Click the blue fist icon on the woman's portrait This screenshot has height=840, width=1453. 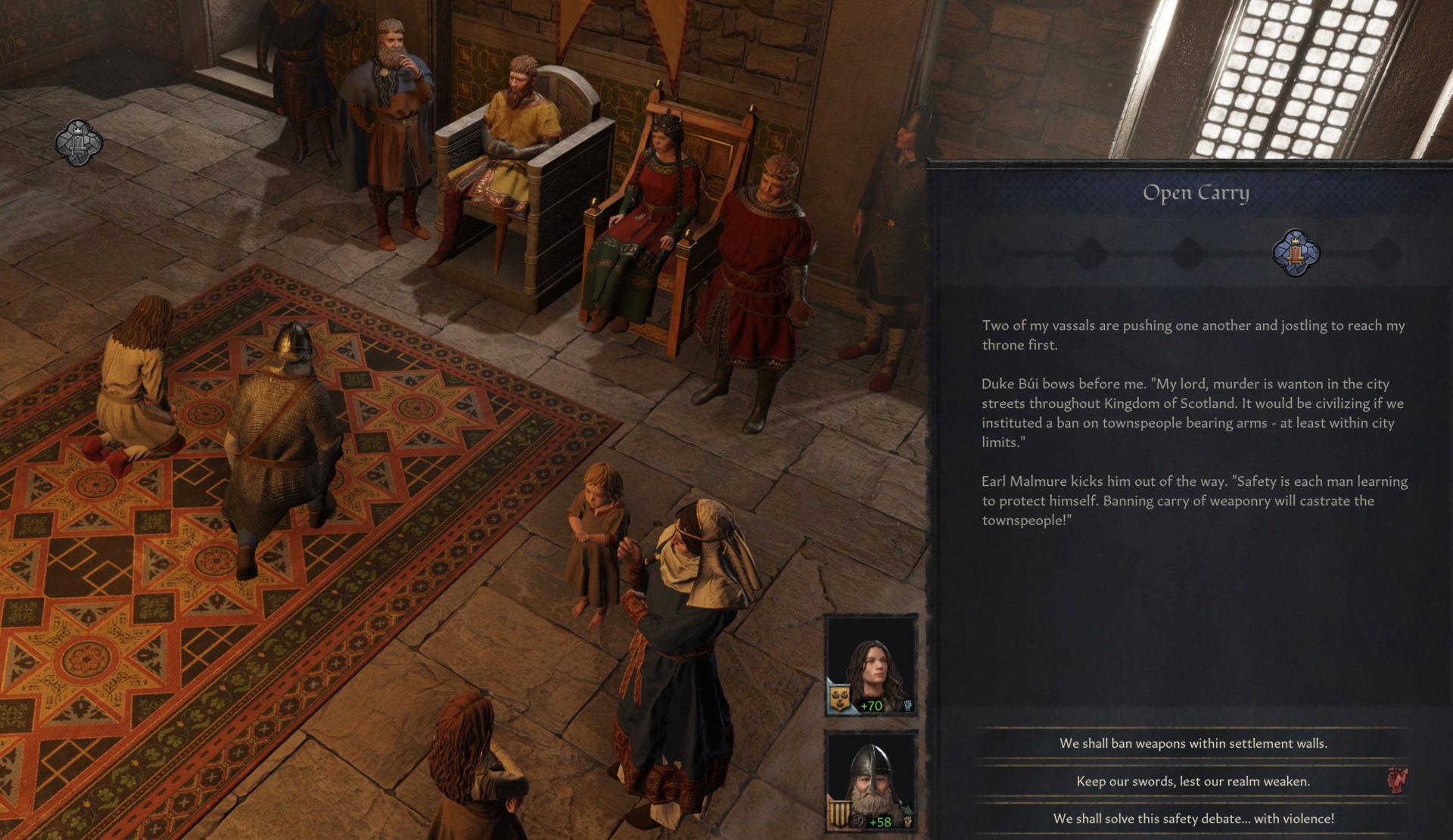(907, 704)
